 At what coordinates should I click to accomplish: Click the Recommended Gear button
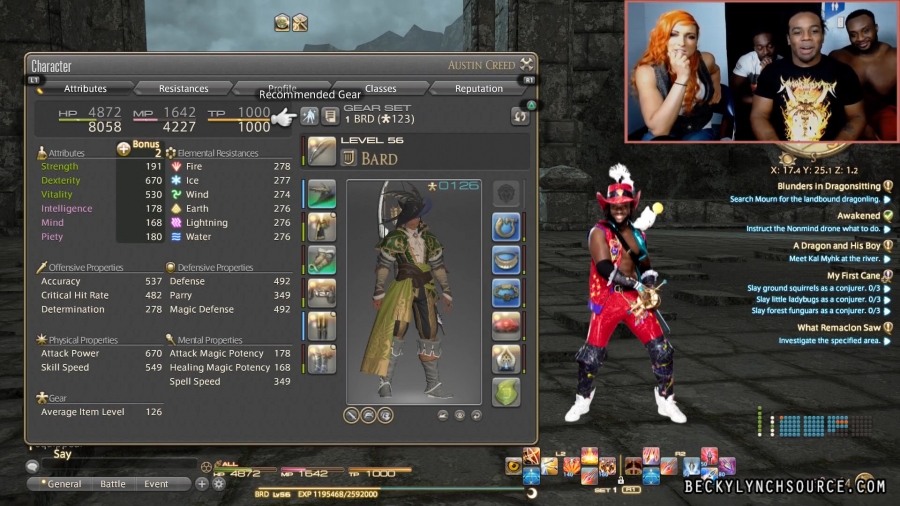coord(310,116)
